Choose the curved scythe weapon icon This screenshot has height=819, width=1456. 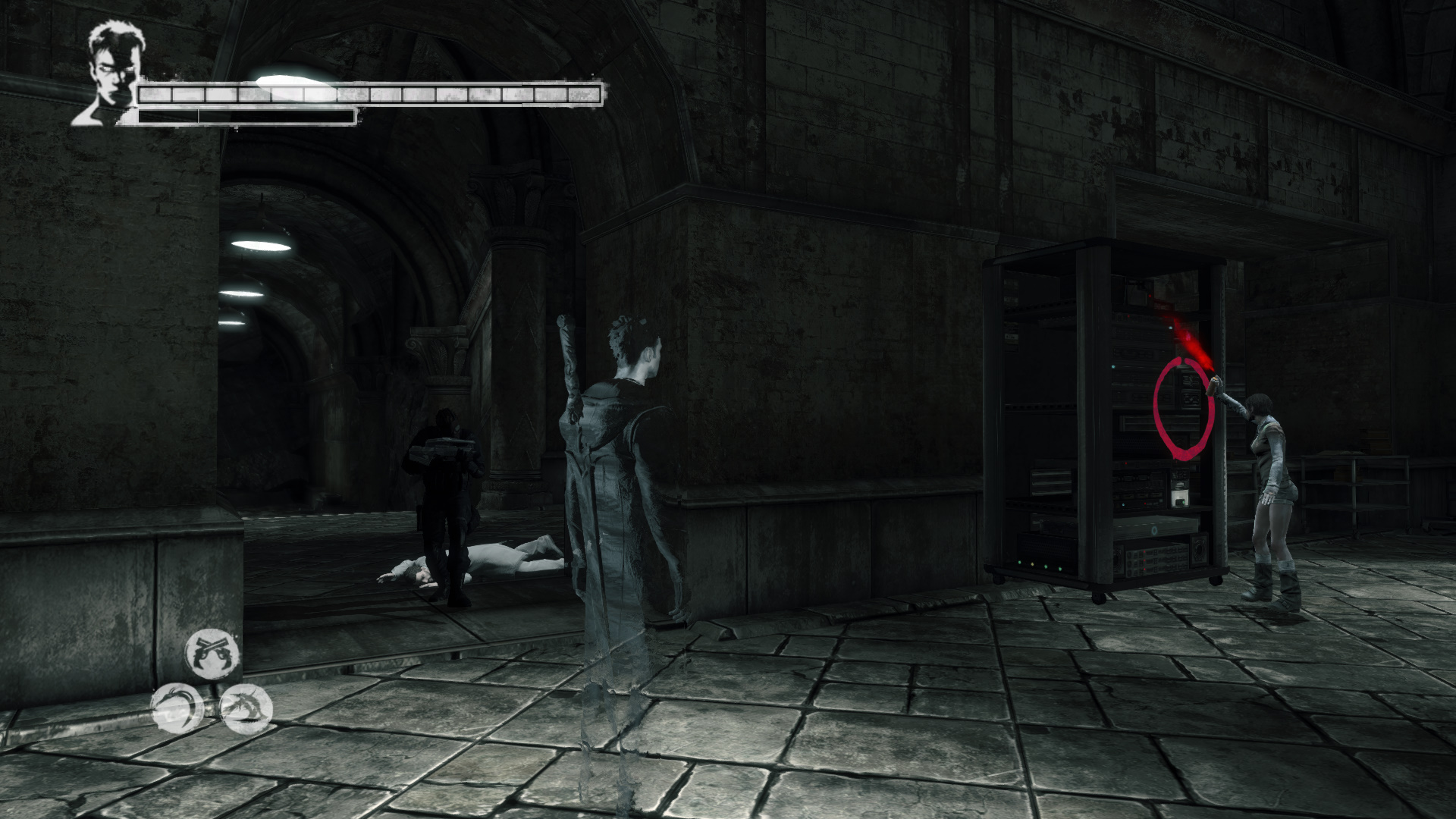[x=177, y=708]
